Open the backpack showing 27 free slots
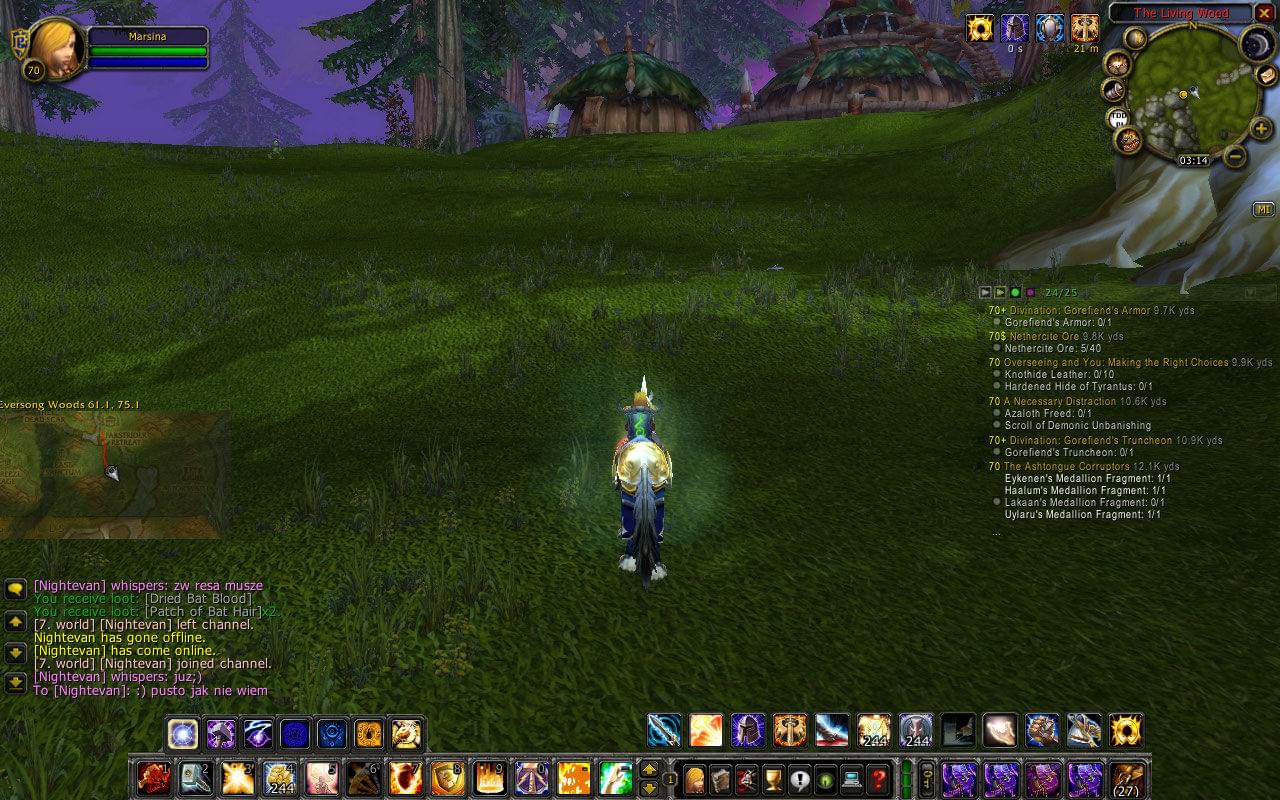Viewport: 1280px width, 800px height. [1128, 779]
